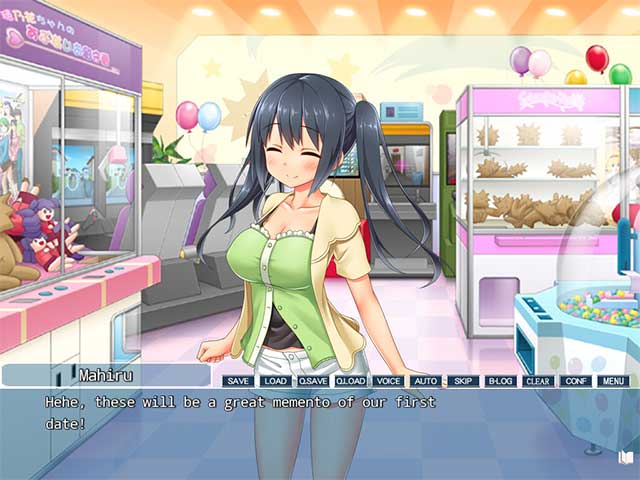Quick save with Q.SAVE button

tap(313, 381)
